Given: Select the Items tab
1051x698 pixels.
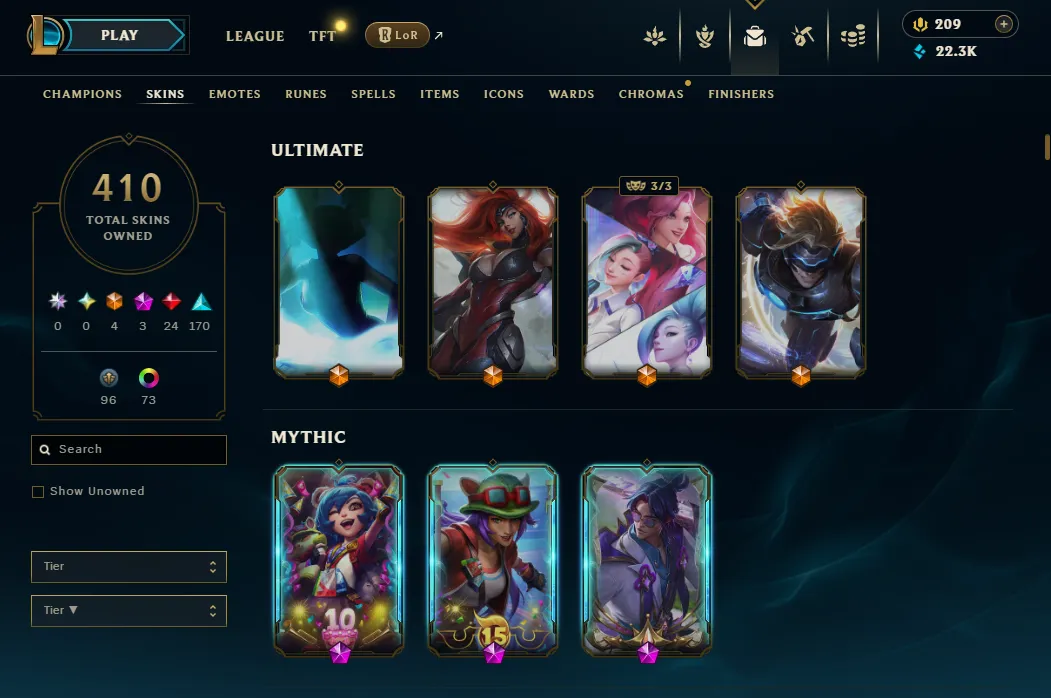Looking at the screenshot, I should coord(440,94).
